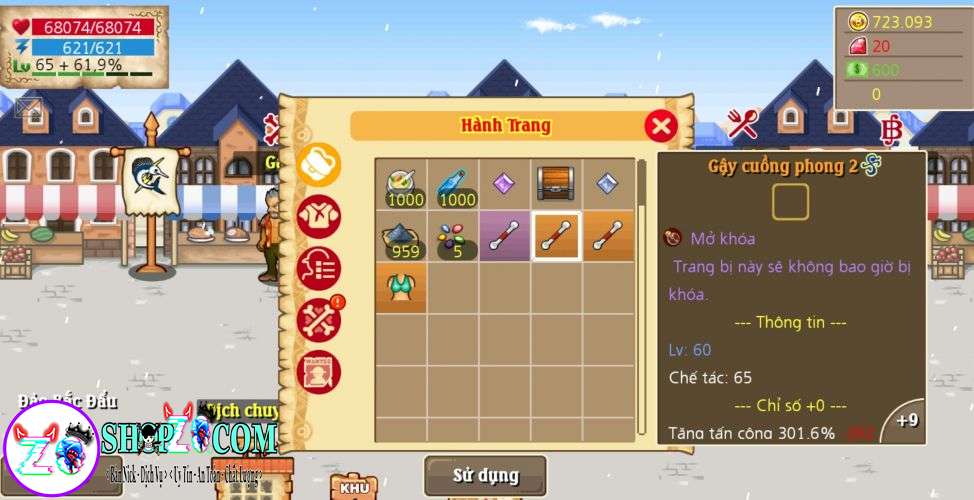Select the blue bottle stack of 1000
Image resolution: width=974 pixels, height=500 pixels.
coord(453,184)
